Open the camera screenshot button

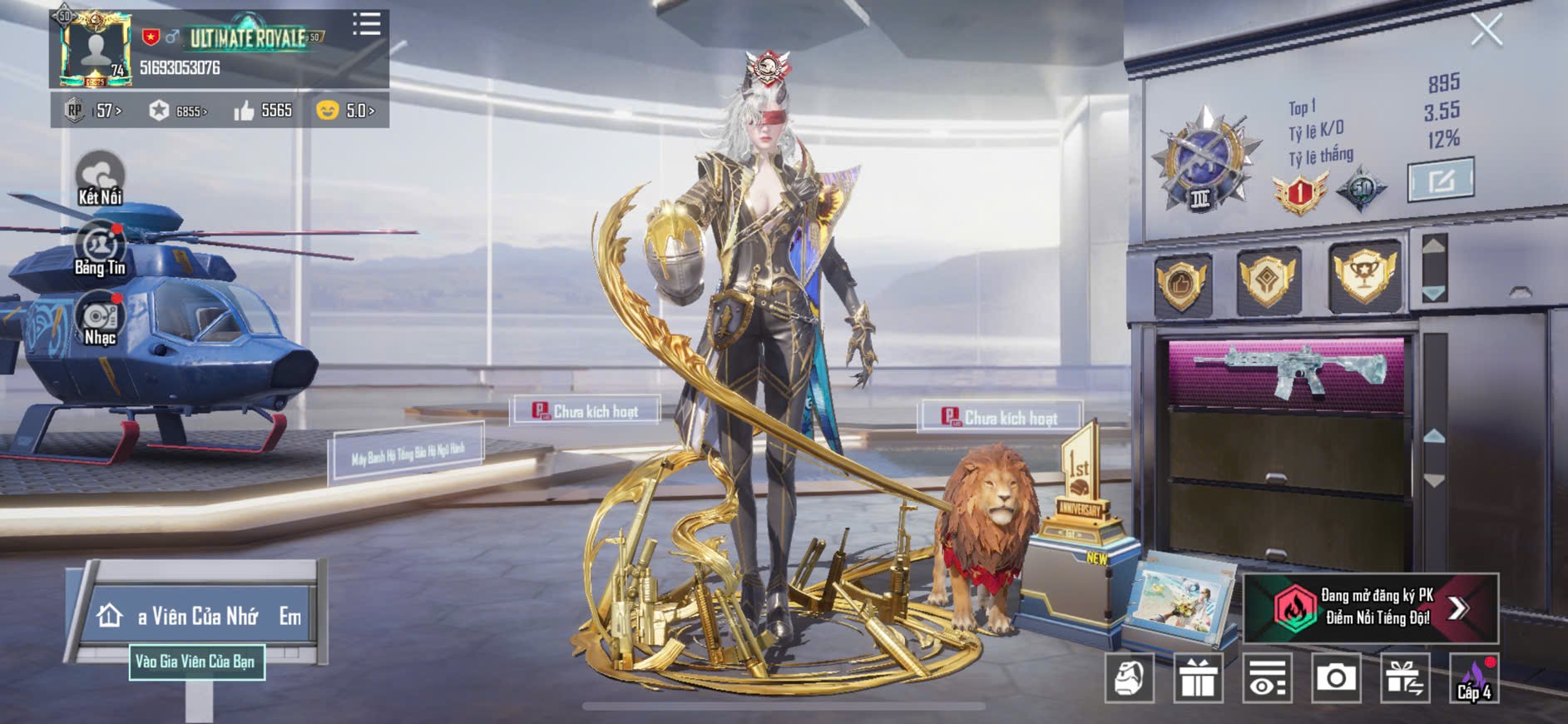pyautogui.click(x=1335, y=679)
